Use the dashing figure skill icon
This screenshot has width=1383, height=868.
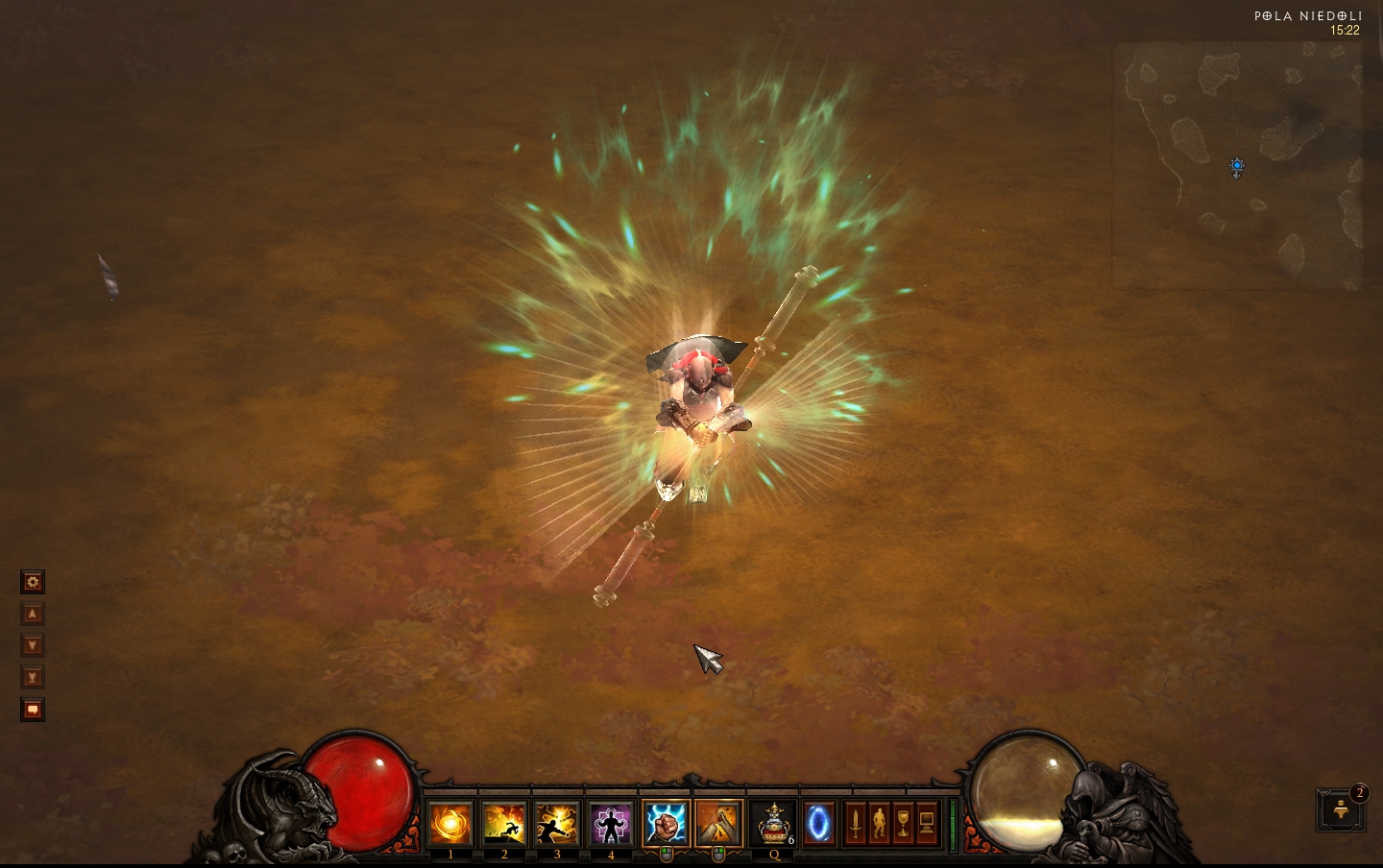pyautogui.click(x=504, y=824)
